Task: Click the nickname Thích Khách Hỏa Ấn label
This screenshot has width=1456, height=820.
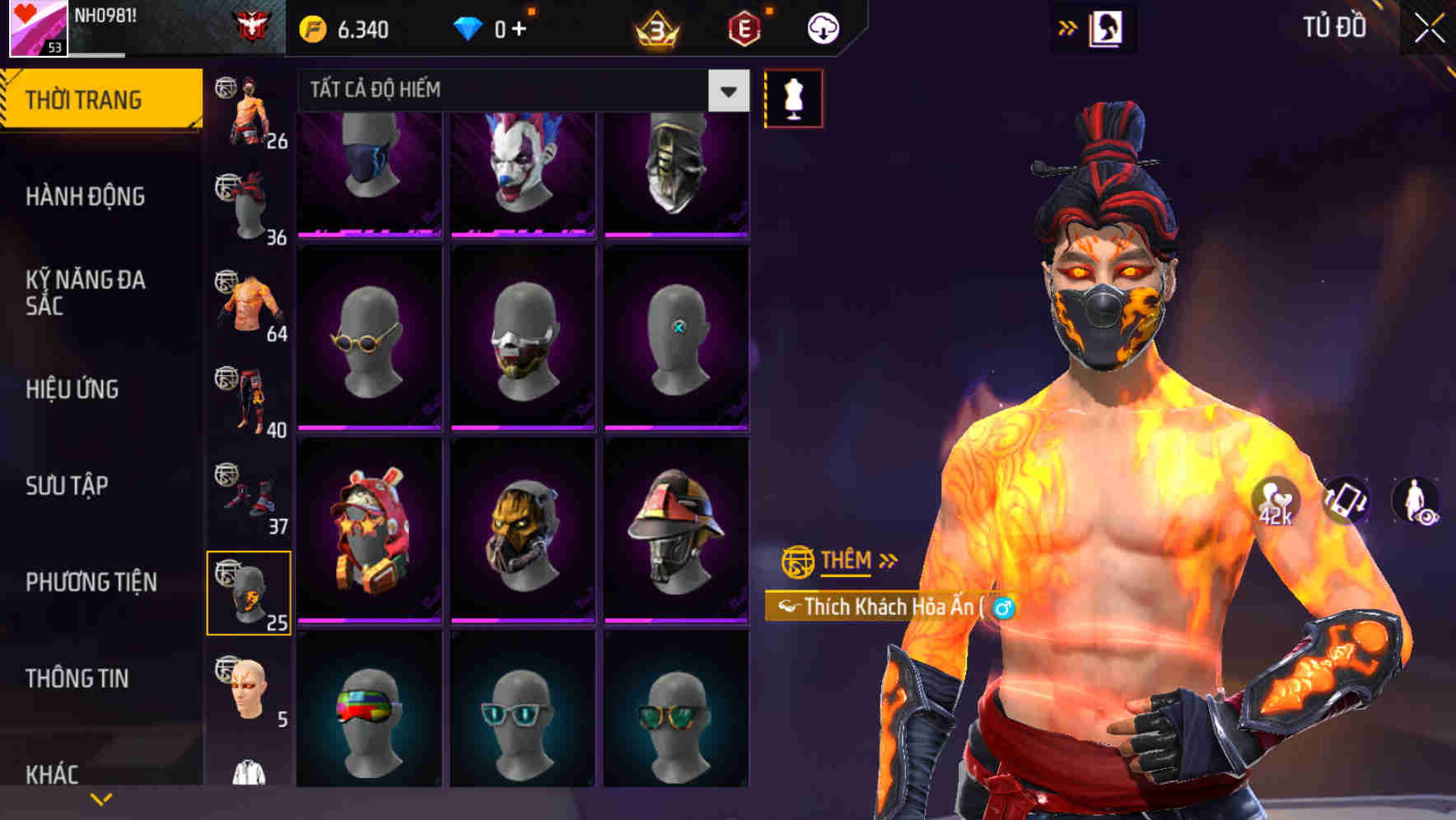Action: pos(894,606)
